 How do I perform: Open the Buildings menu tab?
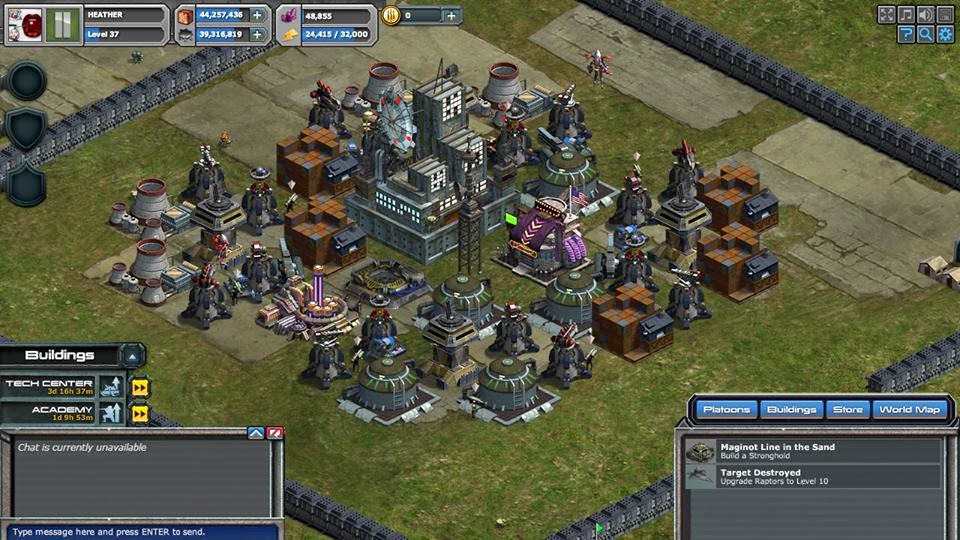click(x=790, y=409)
